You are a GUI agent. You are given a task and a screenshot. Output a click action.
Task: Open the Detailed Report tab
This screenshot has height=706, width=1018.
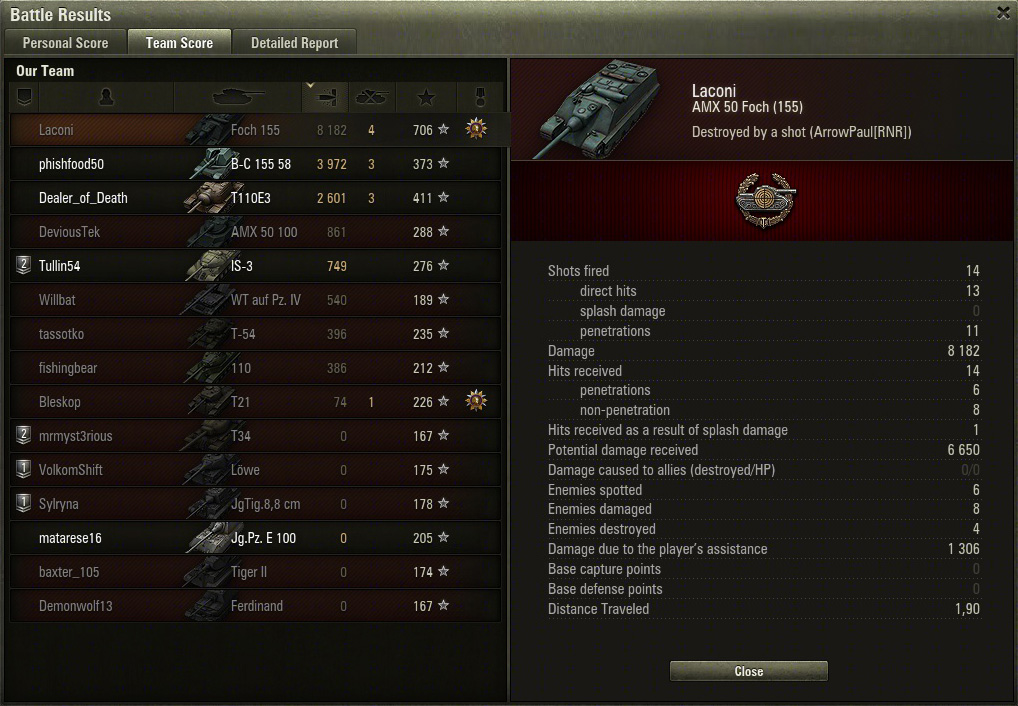point(294,43)
